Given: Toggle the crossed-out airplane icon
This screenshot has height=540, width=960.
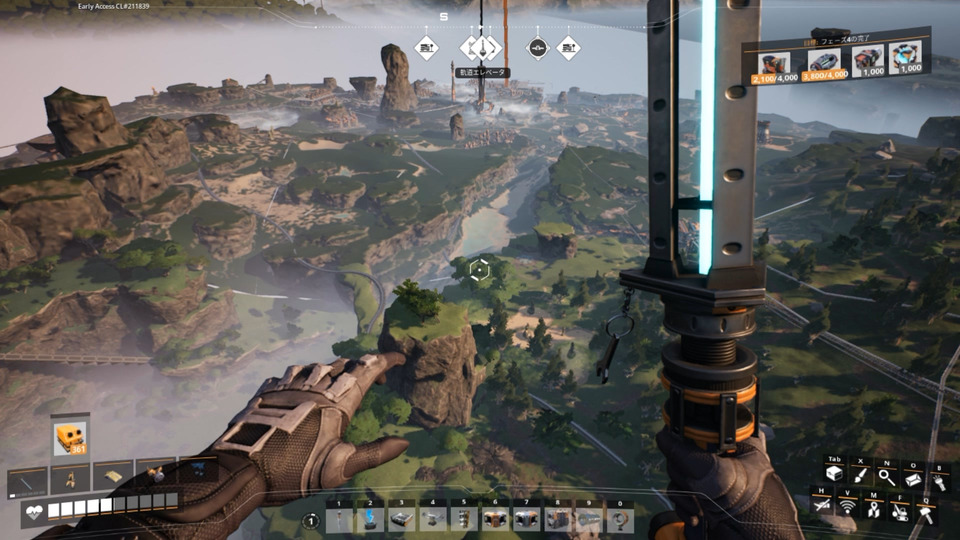Looking at the screenshot, I should point(822,507).
